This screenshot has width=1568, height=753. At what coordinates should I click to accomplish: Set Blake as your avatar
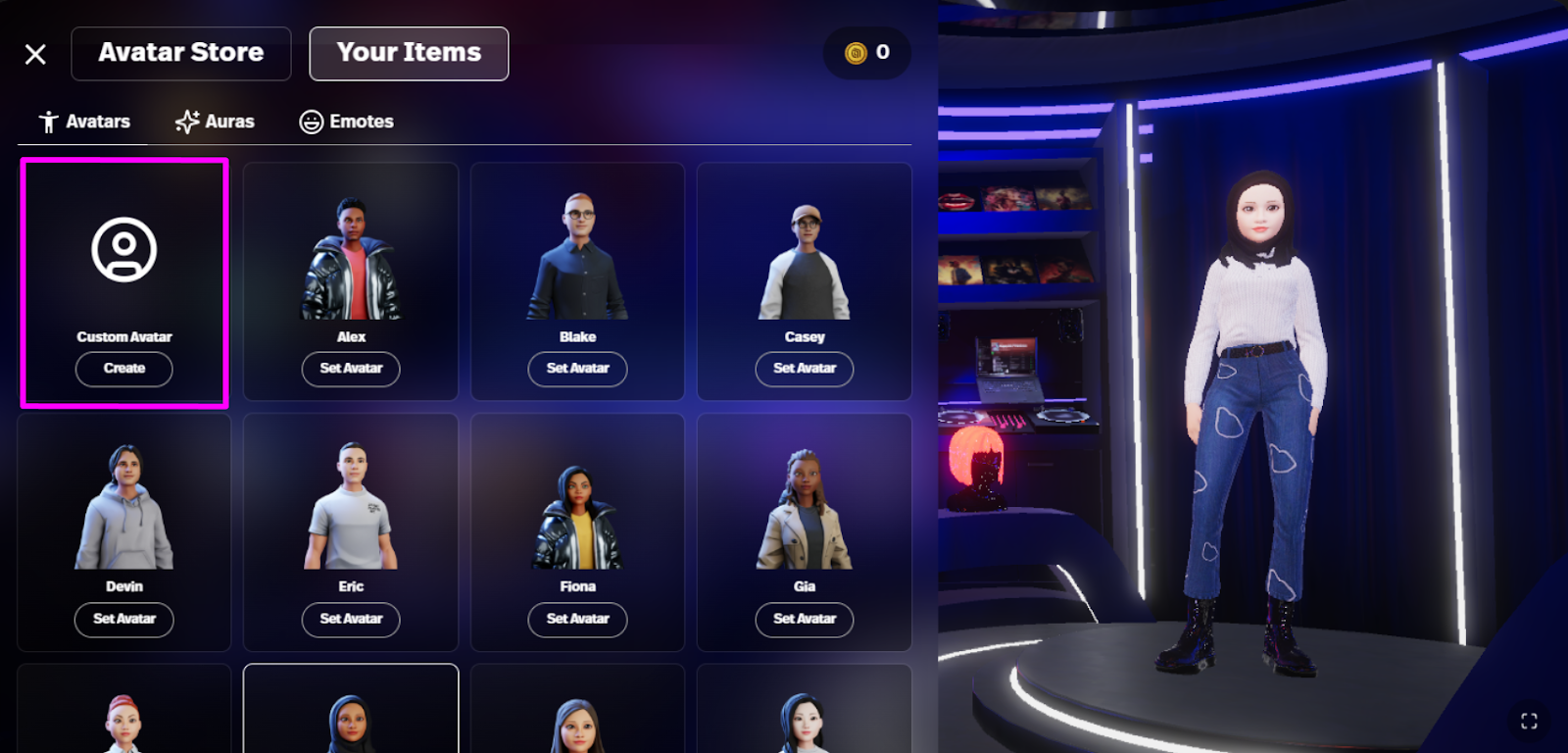click(577, 369)
